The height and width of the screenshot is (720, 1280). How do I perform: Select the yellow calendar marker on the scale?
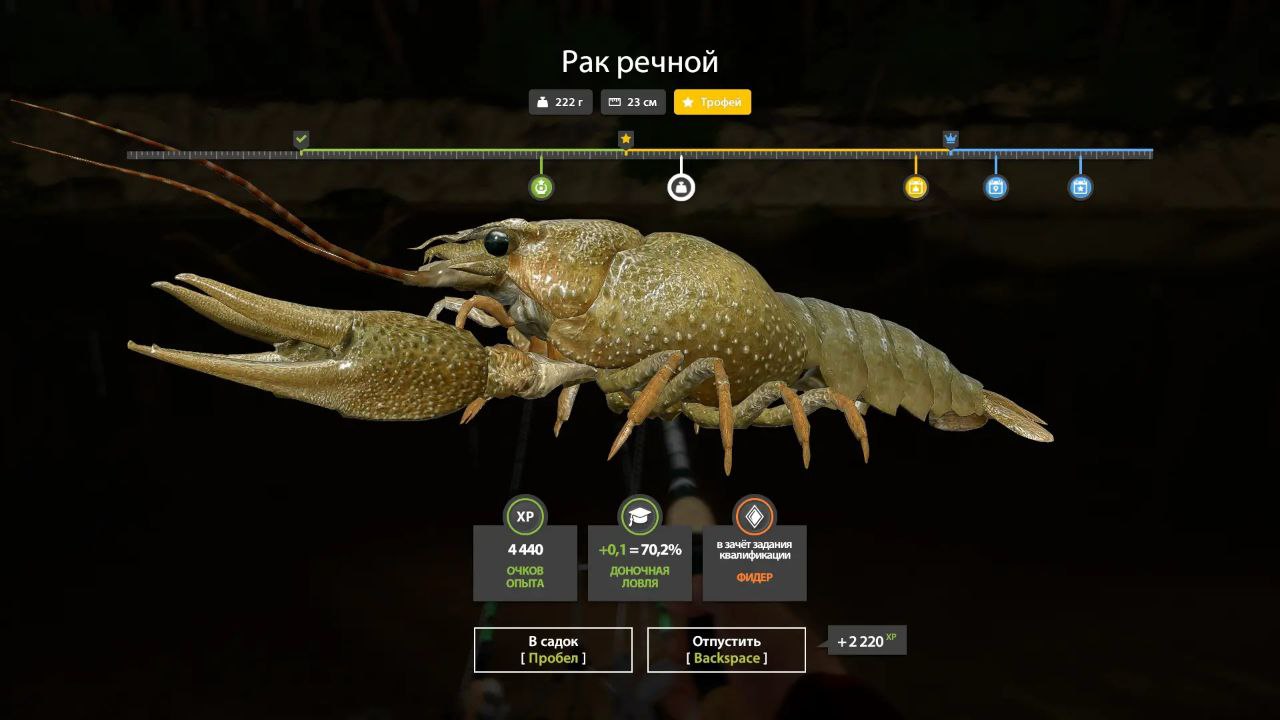pyautogui.click(x=916, y=187)
